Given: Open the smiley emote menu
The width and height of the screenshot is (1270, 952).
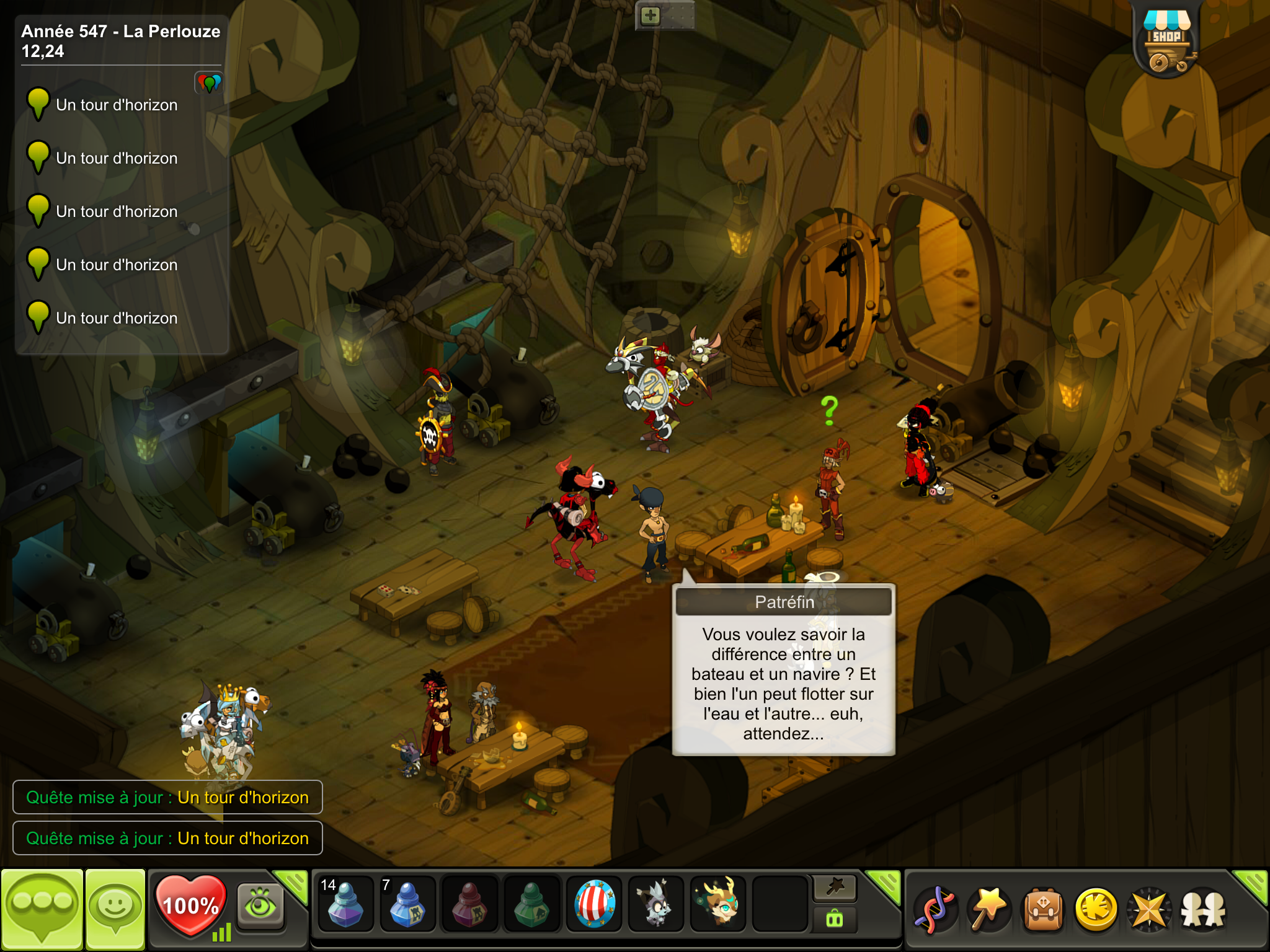Looking at the screenshot, I should 115,909.
